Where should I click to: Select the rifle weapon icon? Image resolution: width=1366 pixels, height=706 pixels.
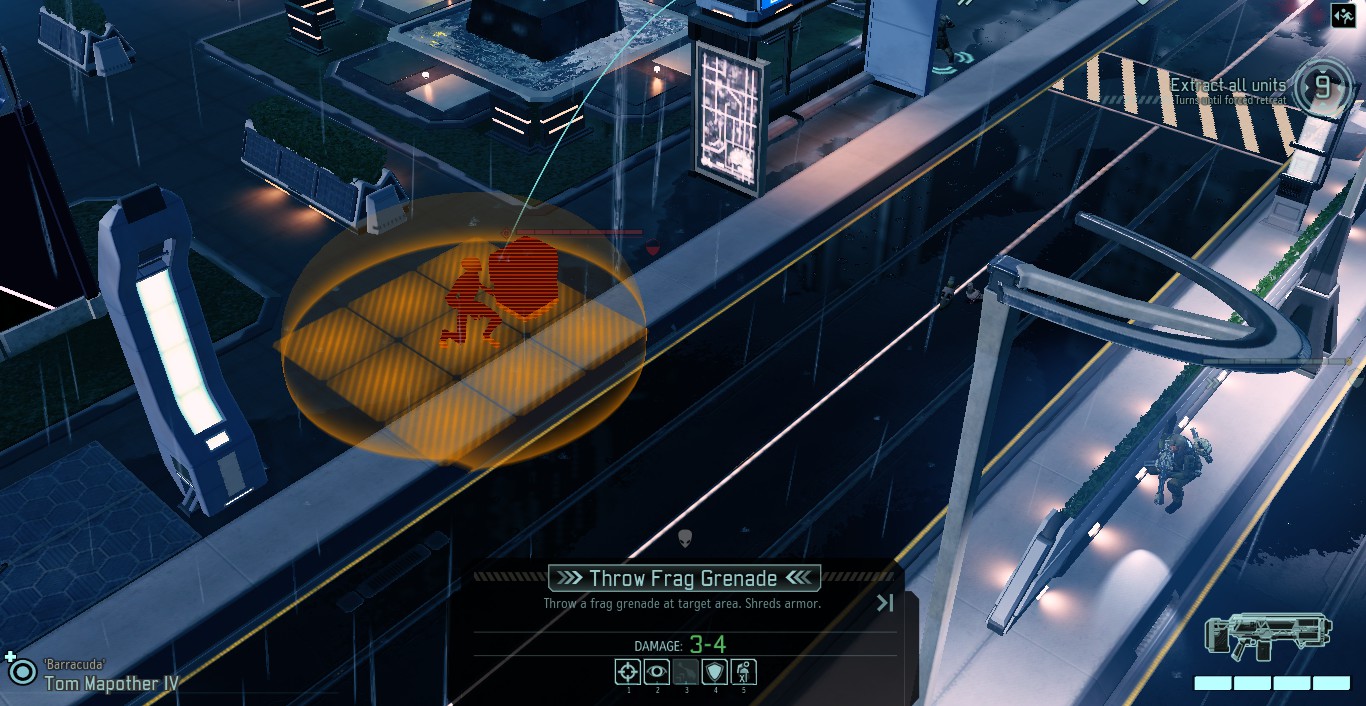1268,638
